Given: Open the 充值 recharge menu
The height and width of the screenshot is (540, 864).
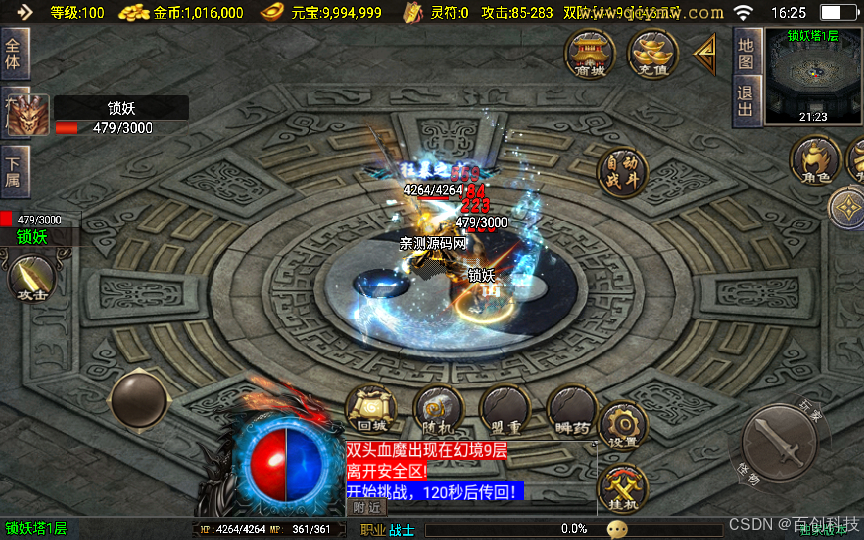Looking at the screenshot, I should point(652,53).
